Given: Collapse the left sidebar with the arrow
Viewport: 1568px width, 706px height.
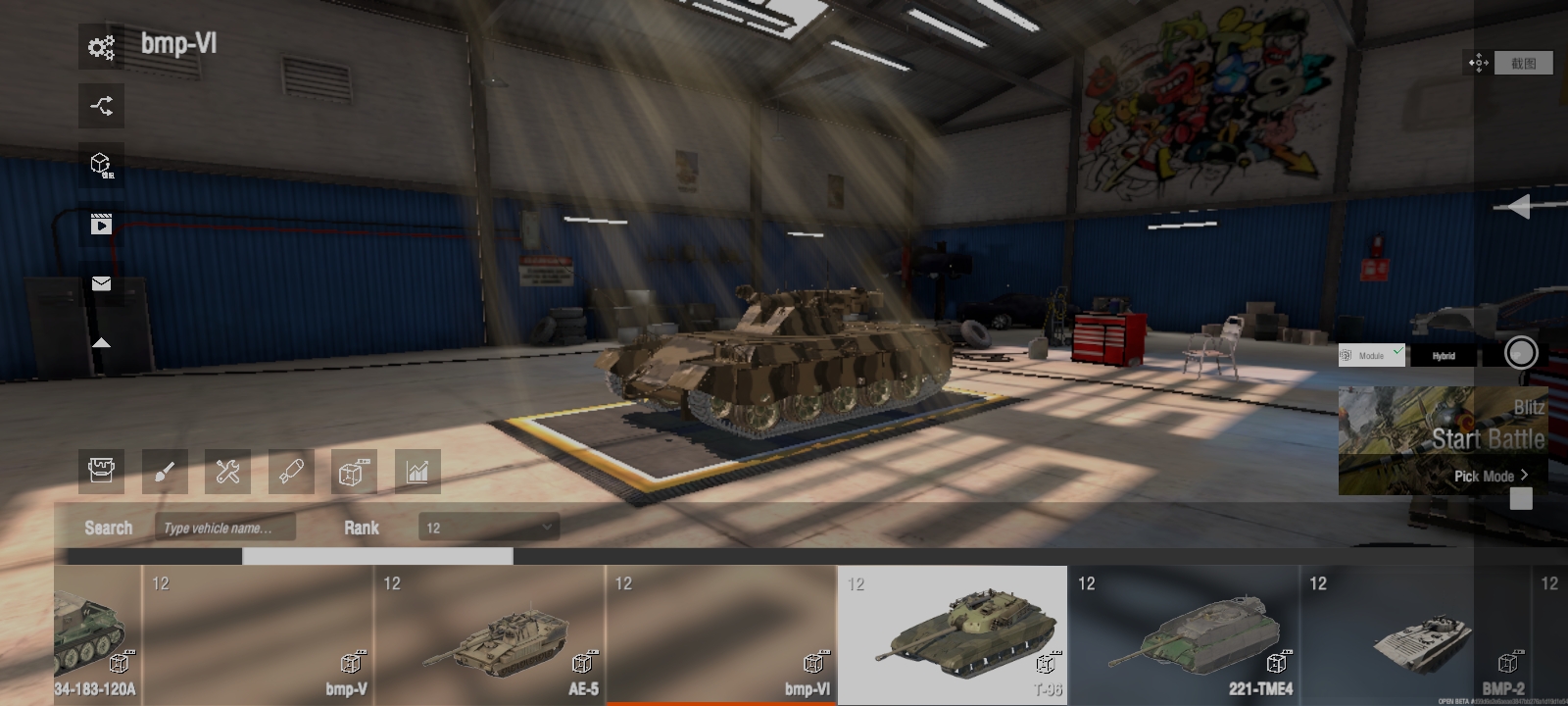Looking at the screenshot, I should pyautogui.click(x=101, y=343).
